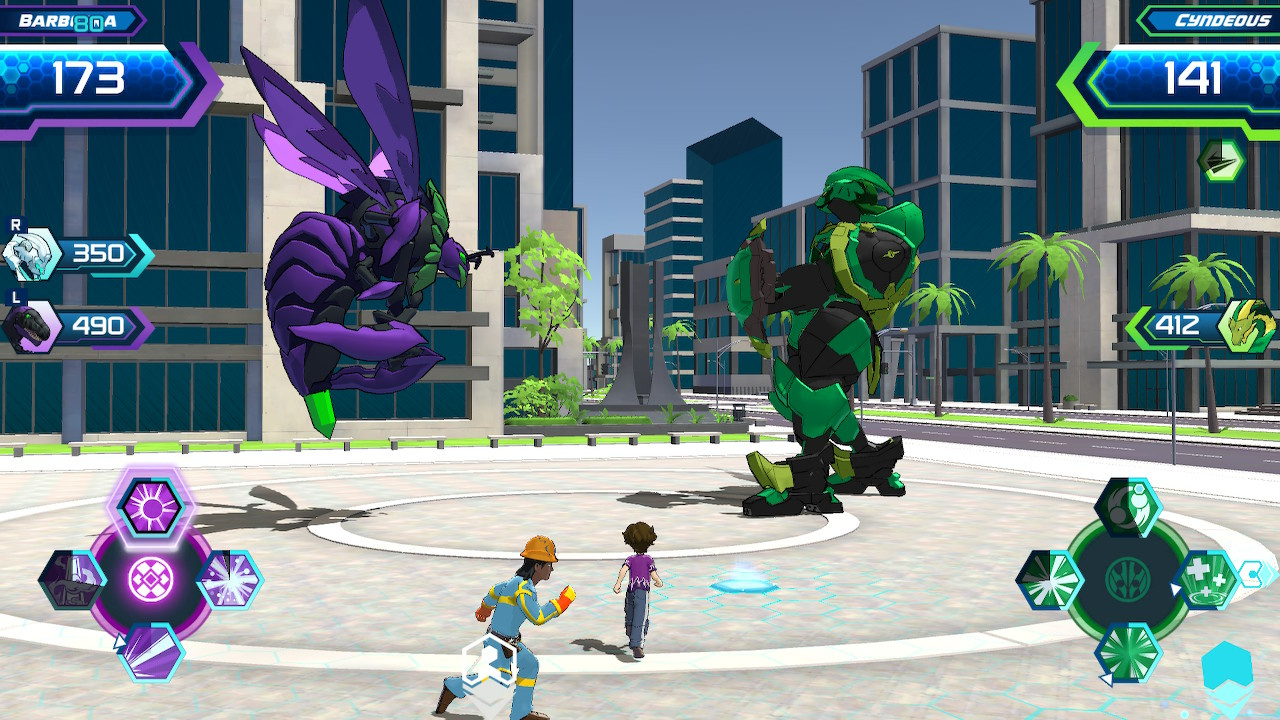The width and height of the screenshot is (1280, 720).
Task: Choose the green crescent orb ability
Action: pyautogui.click(x=1128, y=507)
